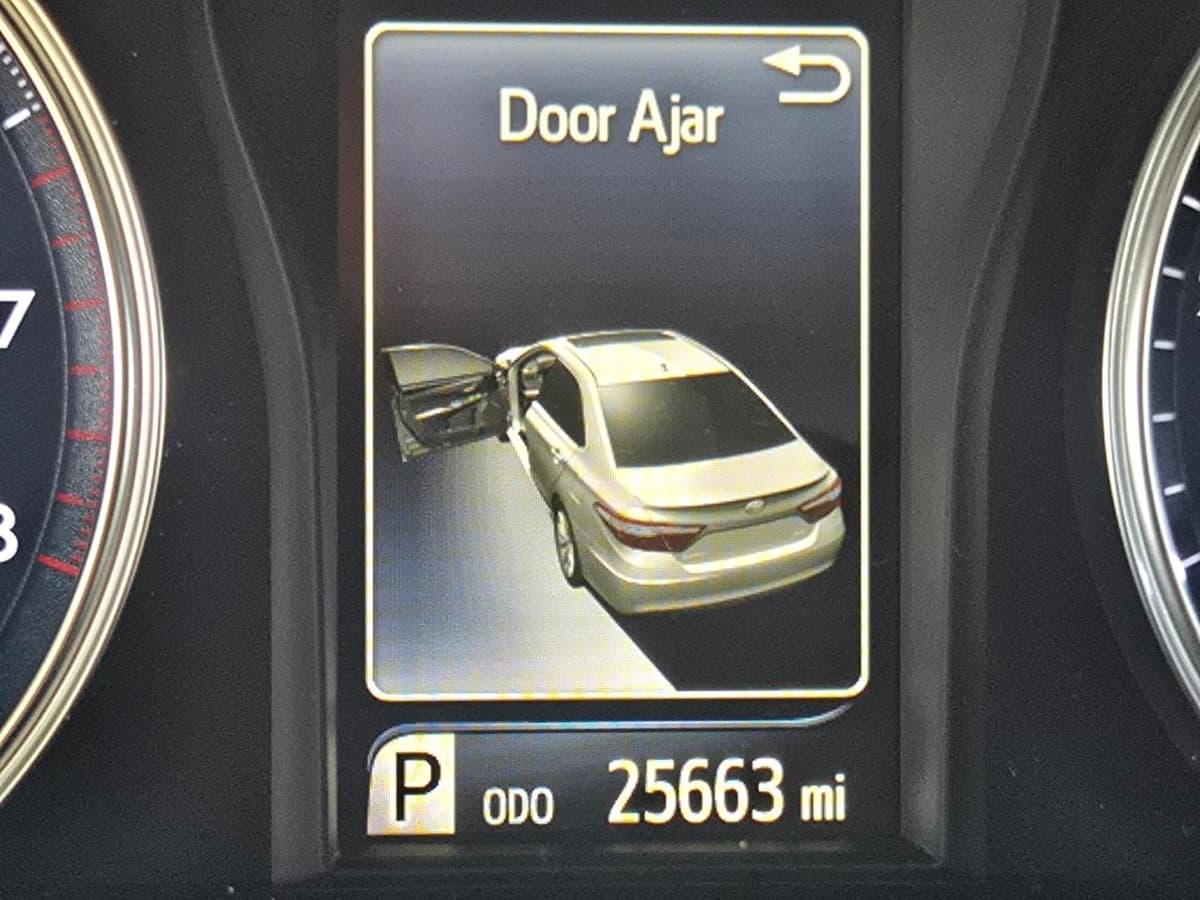This screenshot has height=900, width=1200.
Task: Select the back arrow on Door Ajar screen
Action: 807,76
